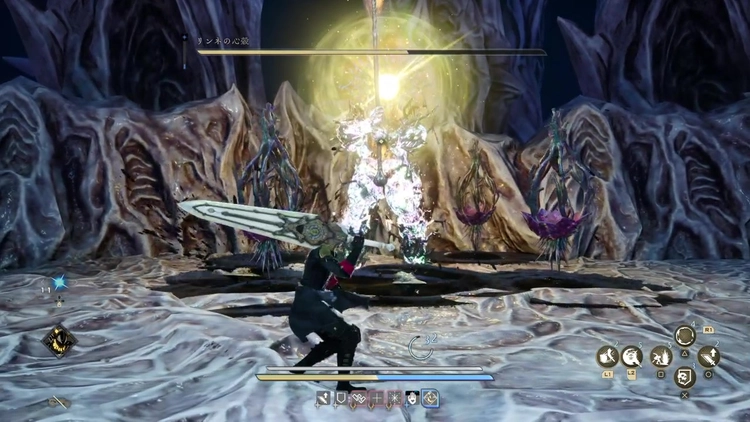This screenshot has height=422, width=750.
Task: Check the plus-sign debuff status icon
Action: pyautogui.click(x=376, y=398)
